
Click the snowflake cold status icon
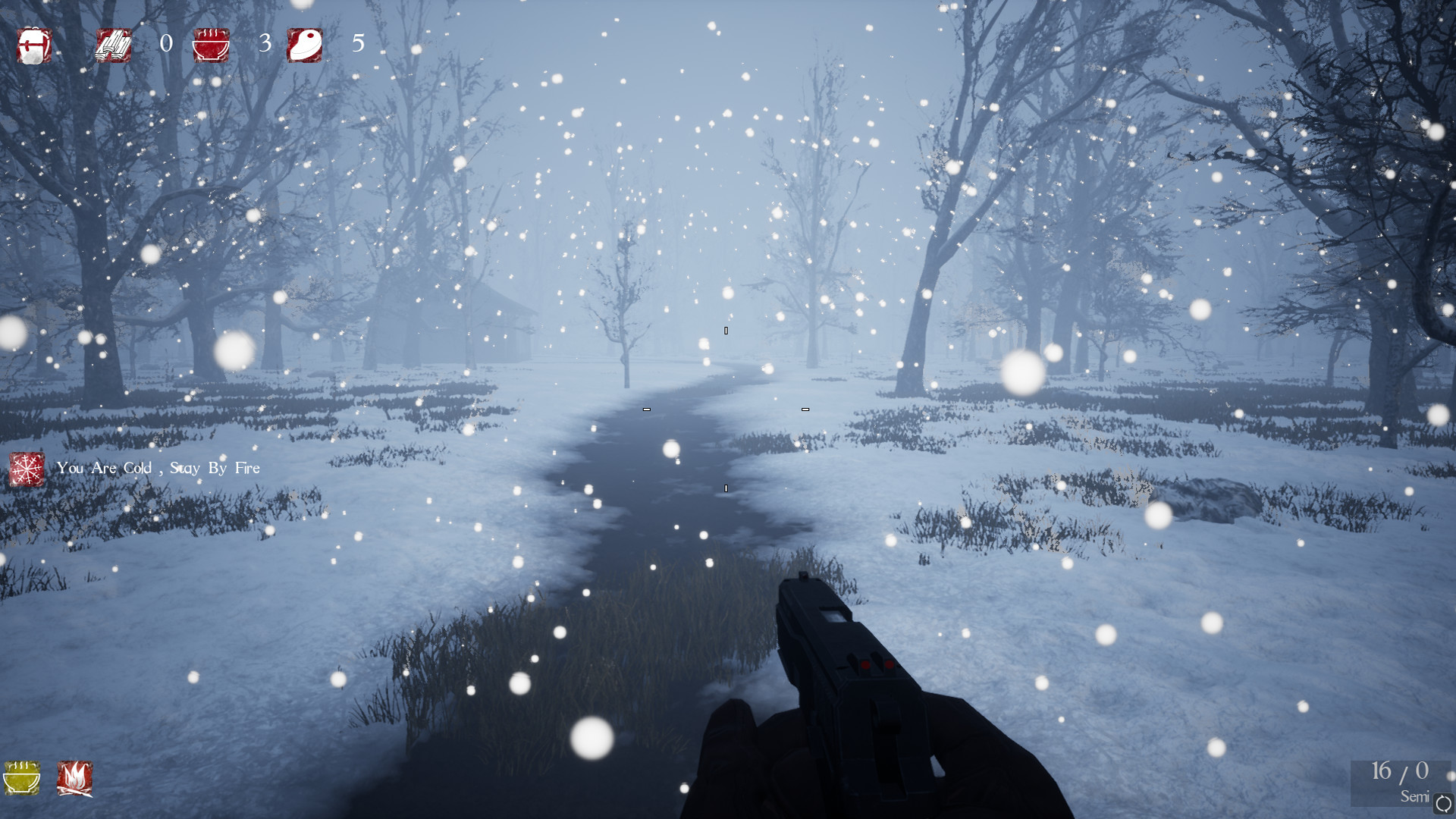26,468
